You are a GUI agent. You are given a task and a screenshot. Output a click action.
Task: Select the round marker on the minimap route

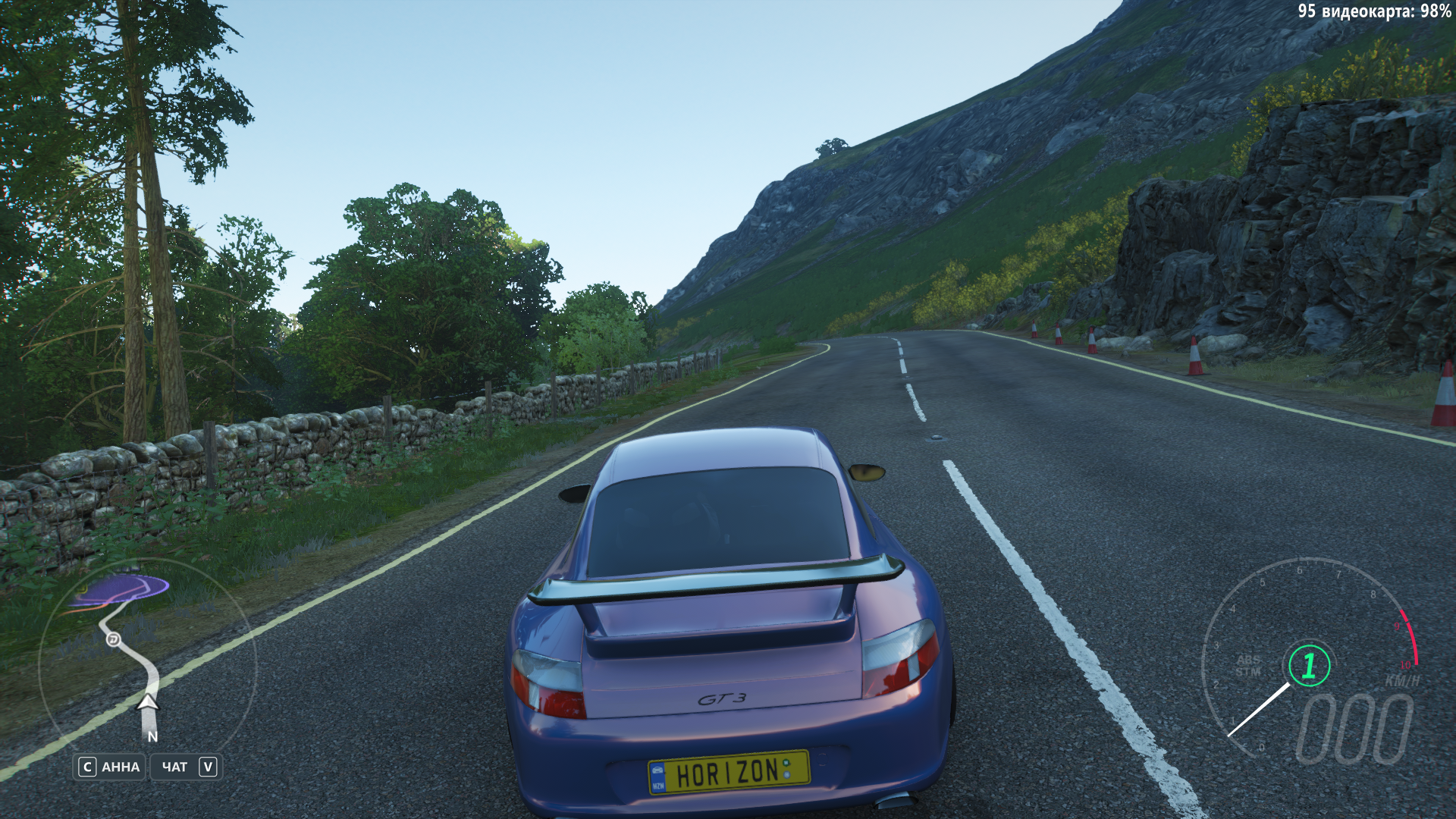pyautogui.click(x=113, y=639)
